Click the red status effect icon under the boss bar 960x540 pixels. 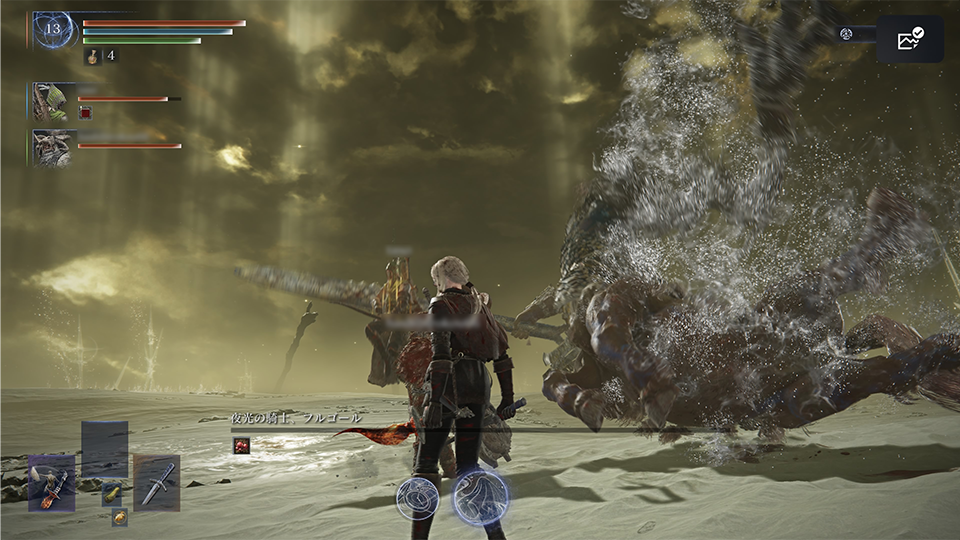pyautogui.click(x=241, y=446)
